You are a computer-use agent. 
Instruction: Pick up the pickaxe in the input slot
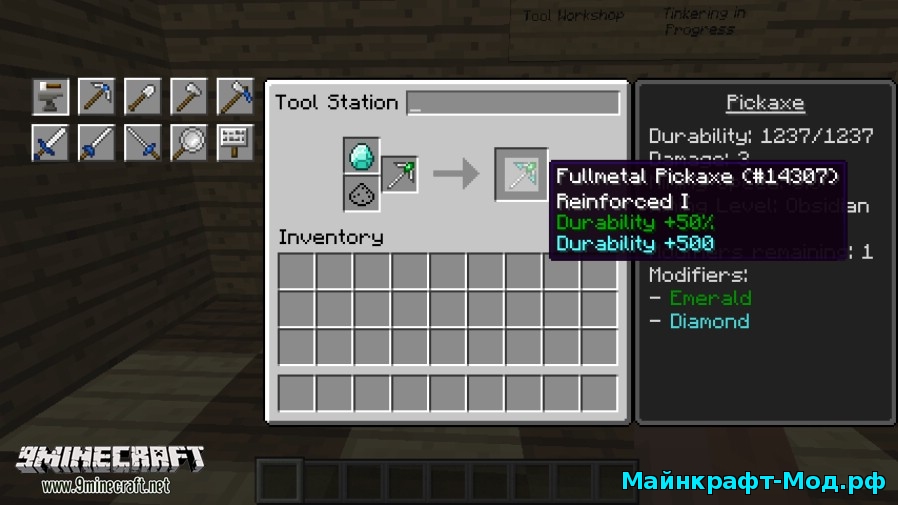399,175
